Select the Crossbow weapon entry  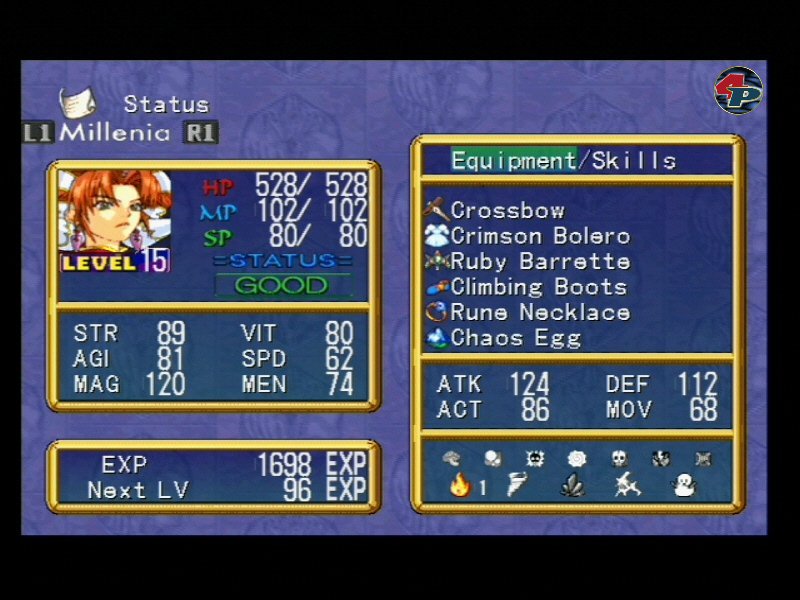tap(507, 210)
